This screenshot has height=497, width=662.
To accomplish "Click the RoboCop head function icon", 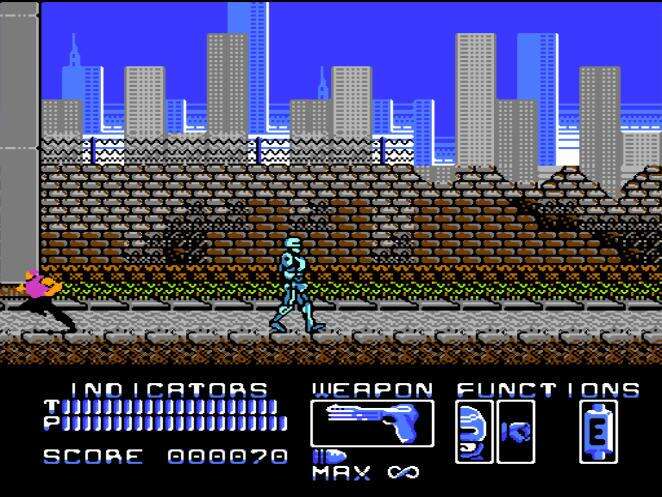I will coord(473,431).
